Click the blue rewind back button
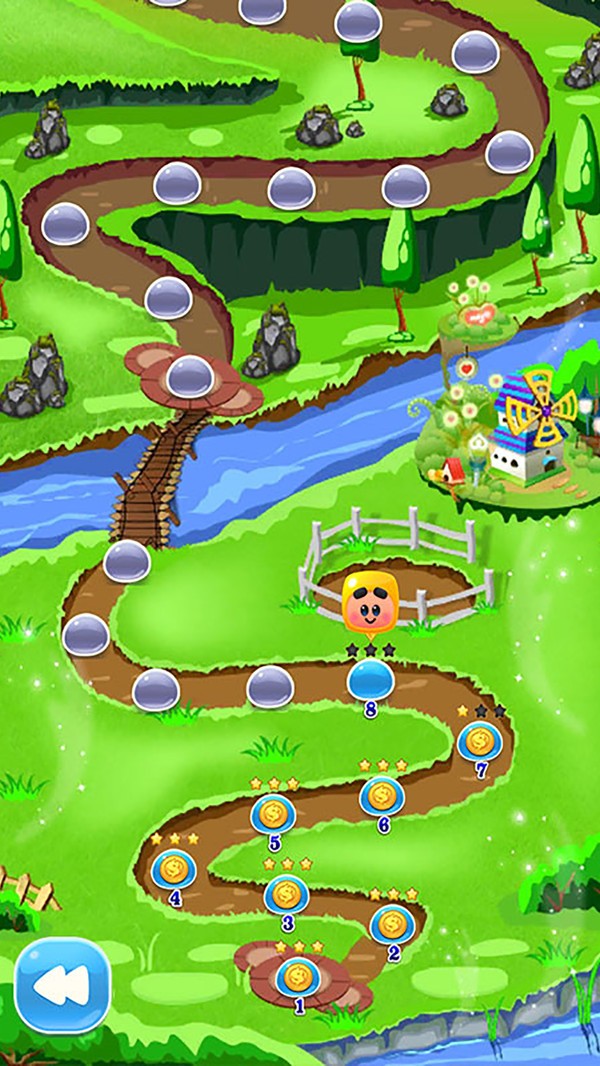This screenshot has height=1066, width=600. click(x=62, y=985)
